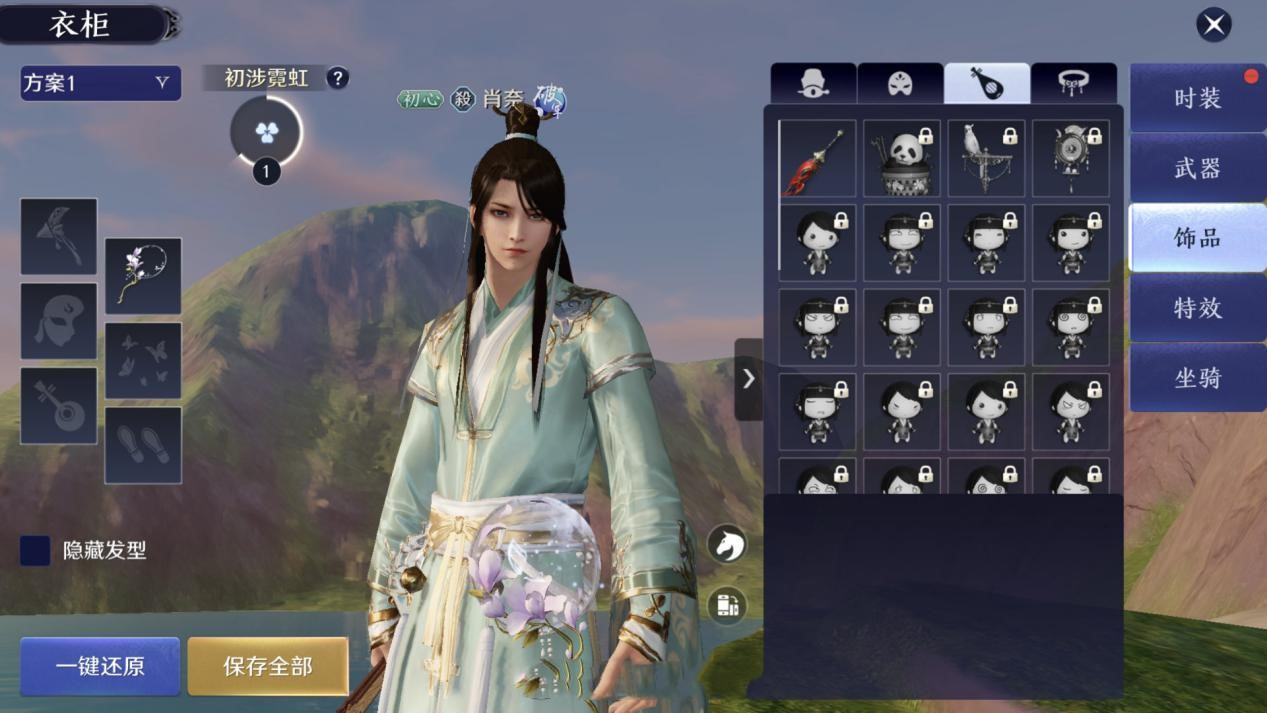Open the 特效 category
Viewport: 1267px width, 713px height.
coord(1197,308)
